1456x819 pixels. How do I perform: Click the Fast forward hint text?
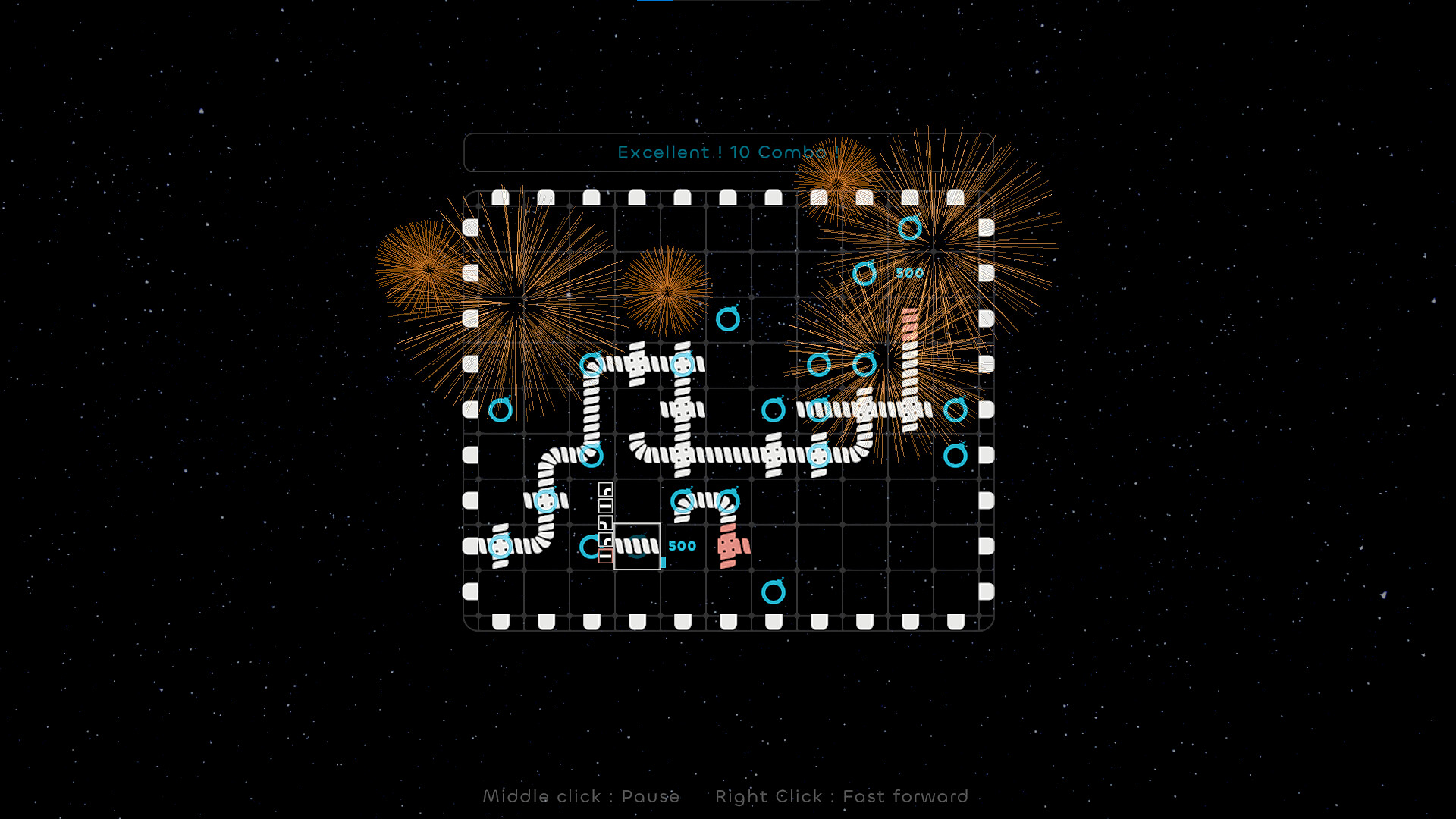click(842, 796)
